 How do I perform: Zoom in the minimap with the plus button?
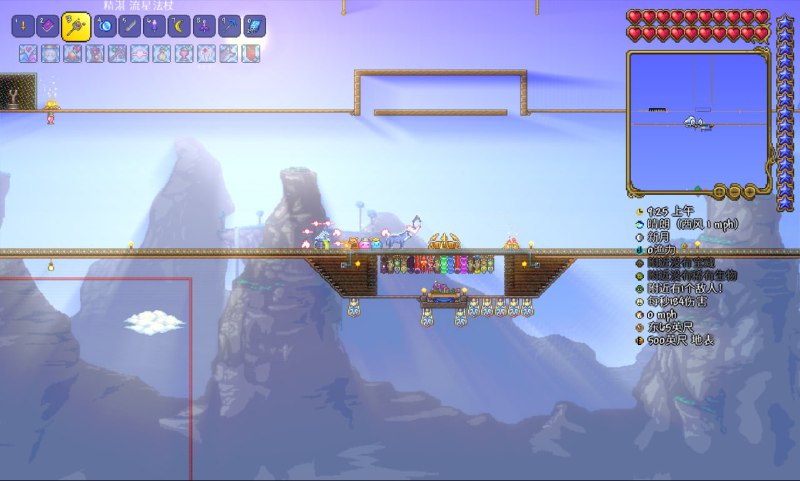(x=749, y=191)
